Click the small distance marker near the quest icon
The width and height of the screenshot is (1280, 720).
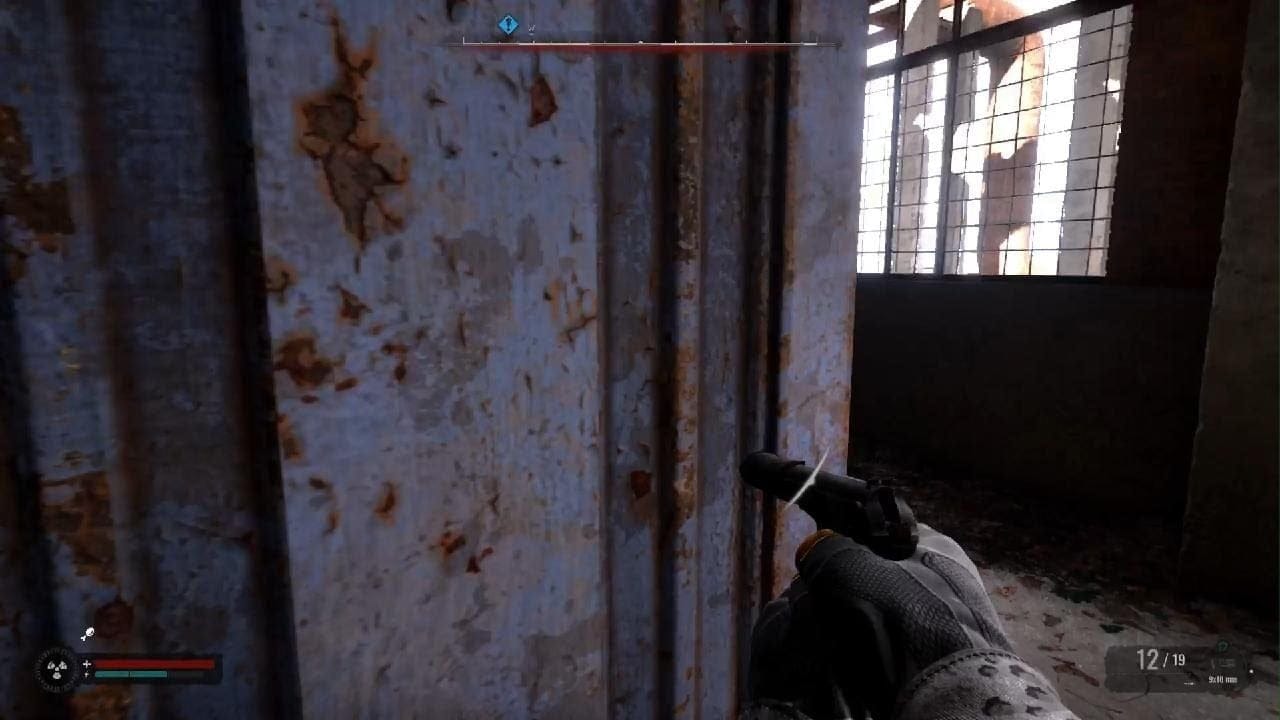(530, 28)
